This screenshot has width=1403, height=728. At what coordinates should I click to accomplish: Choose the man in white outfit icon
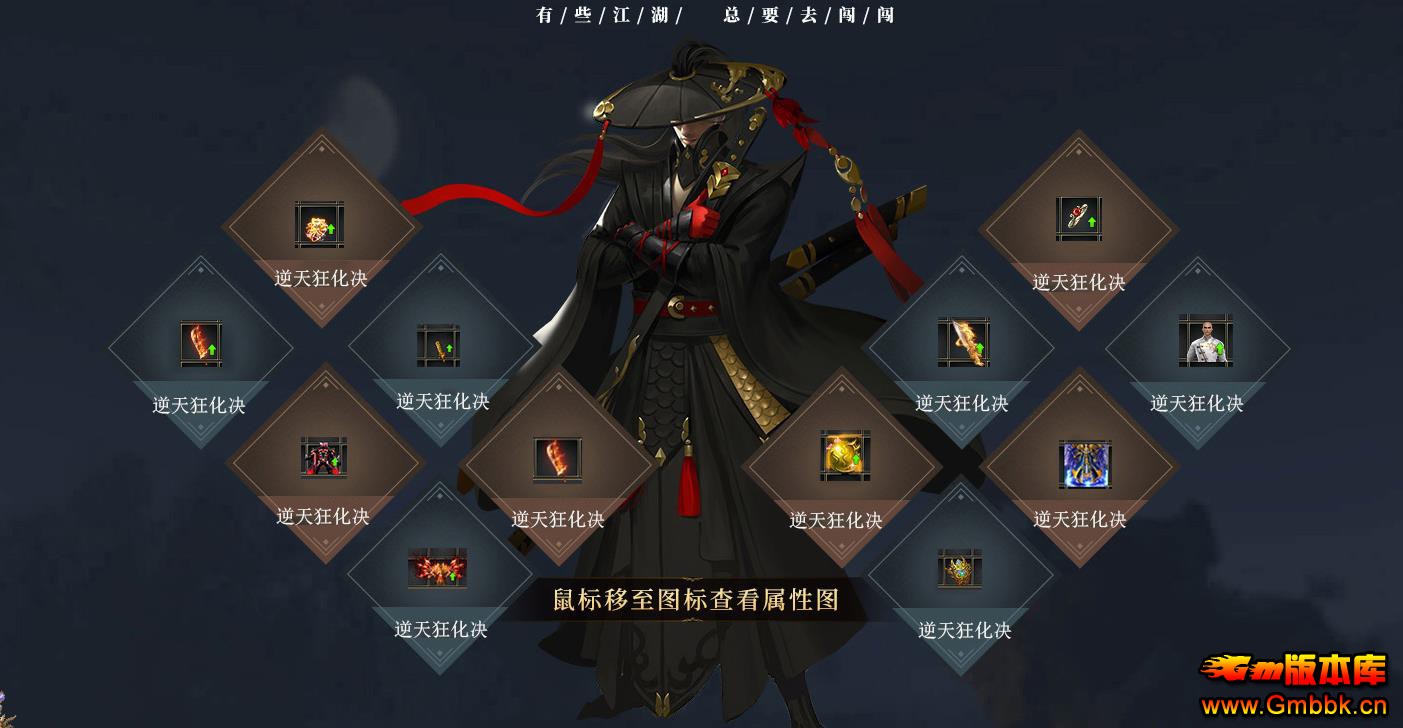point(1204,341)
